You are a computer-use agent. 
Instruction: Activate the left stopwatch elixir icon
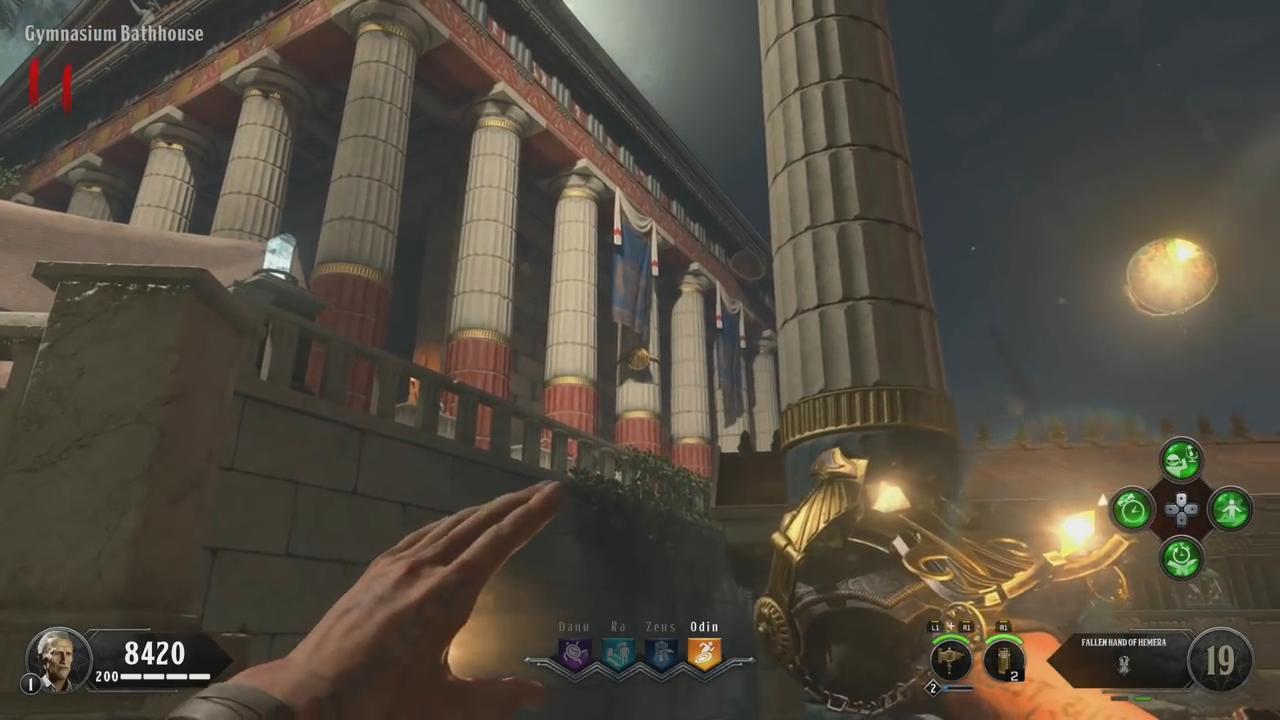pyautogui.click(x=1133, y=509)
